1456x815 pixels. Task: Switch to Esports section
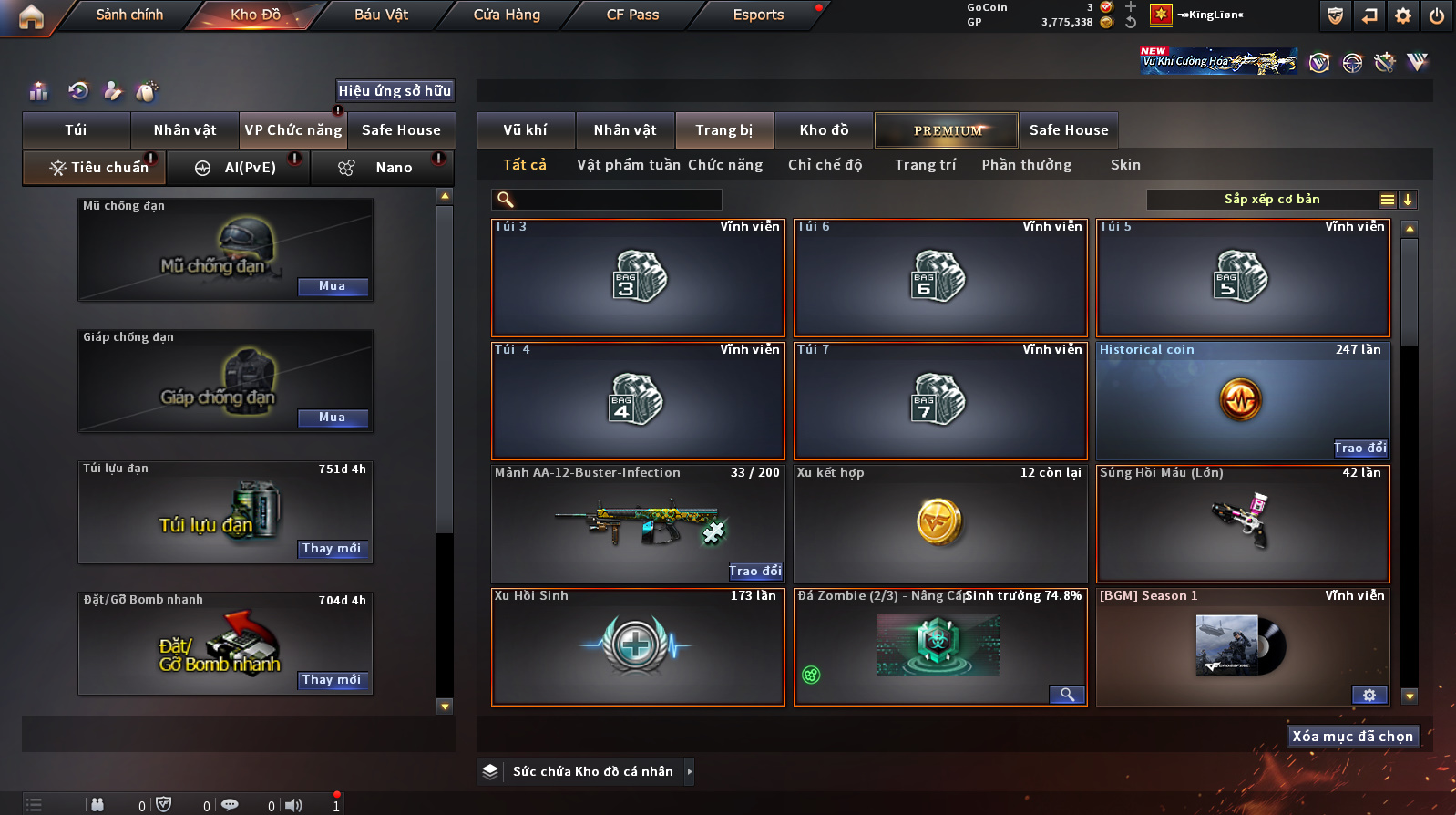(758, 15)
